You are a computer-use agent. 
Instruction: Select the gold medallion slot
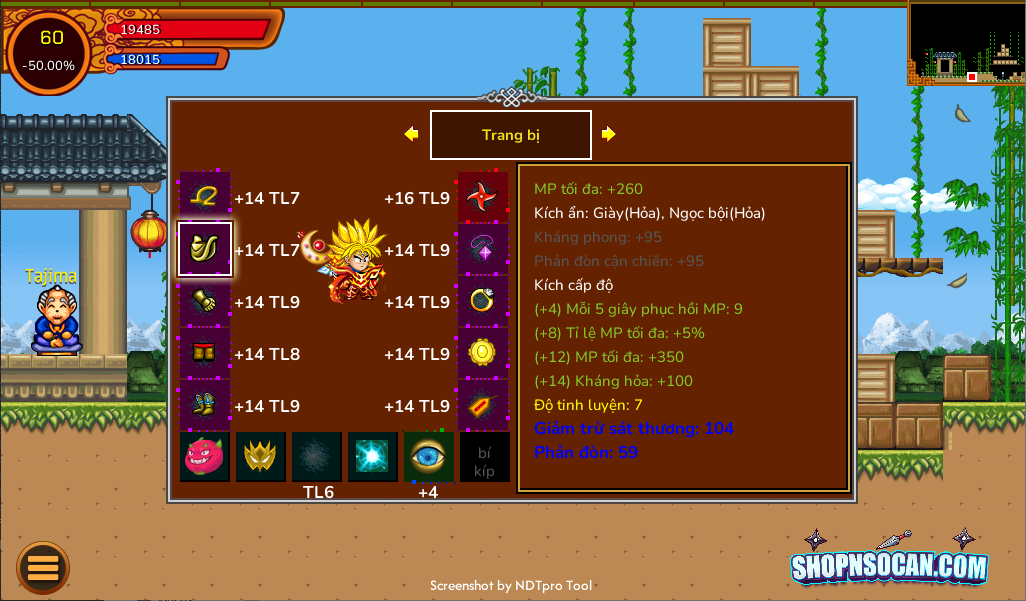[x=483, y=353]
